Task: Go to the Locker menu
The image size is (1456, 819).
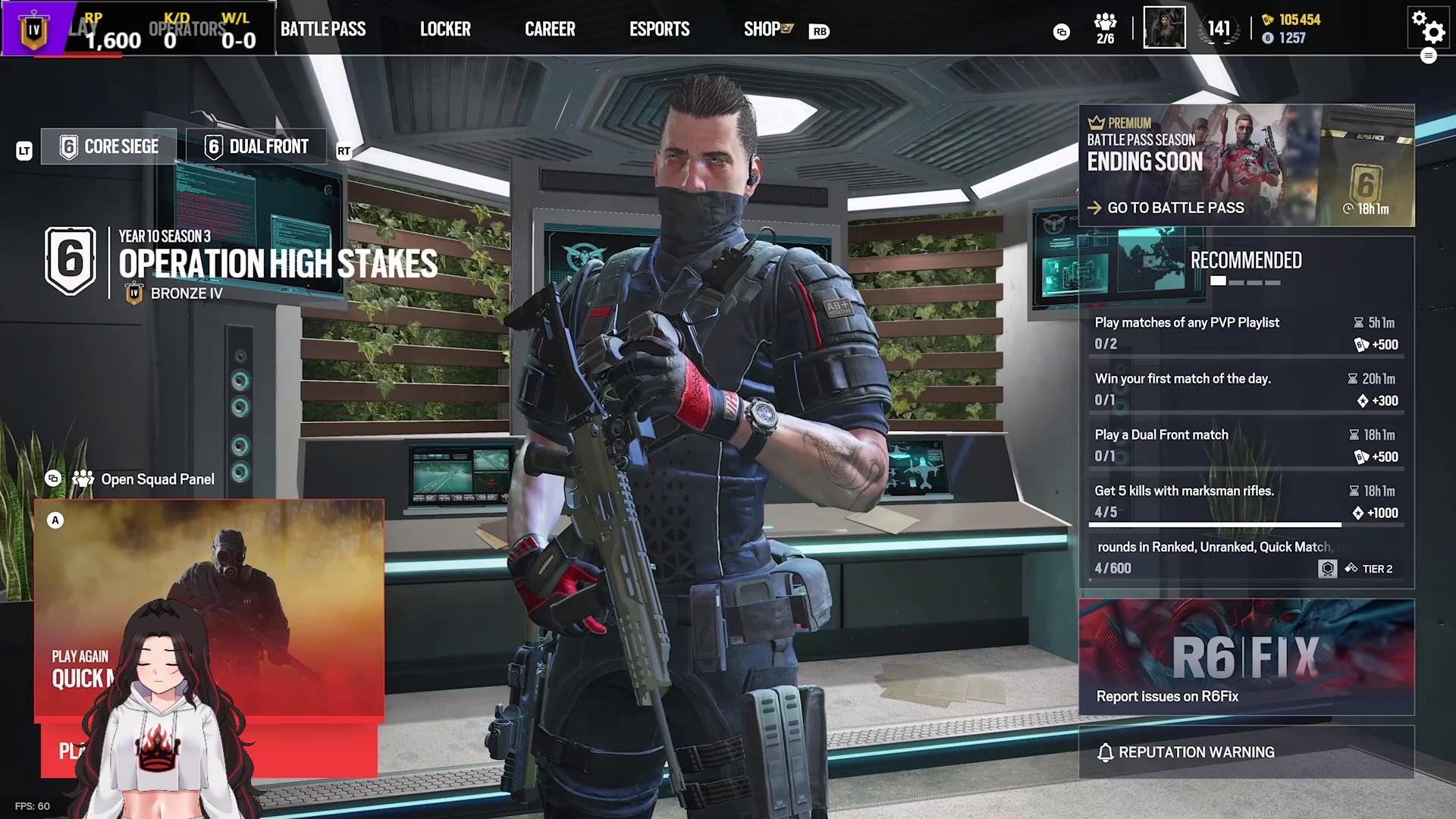Action: [x=445, y=30]
